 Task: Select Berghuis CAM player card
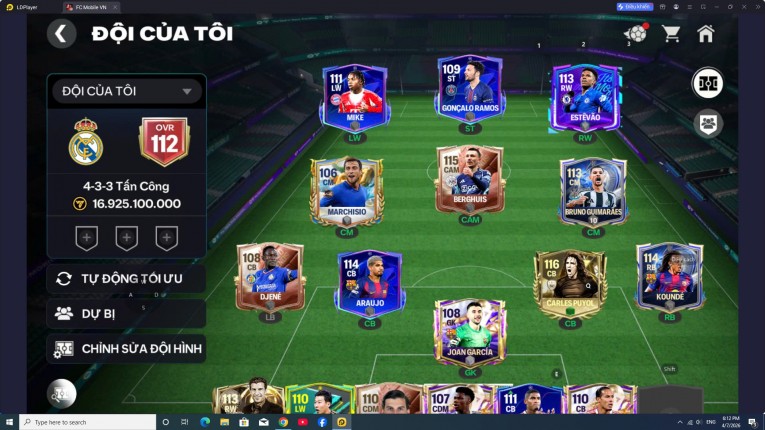point(469,182)
